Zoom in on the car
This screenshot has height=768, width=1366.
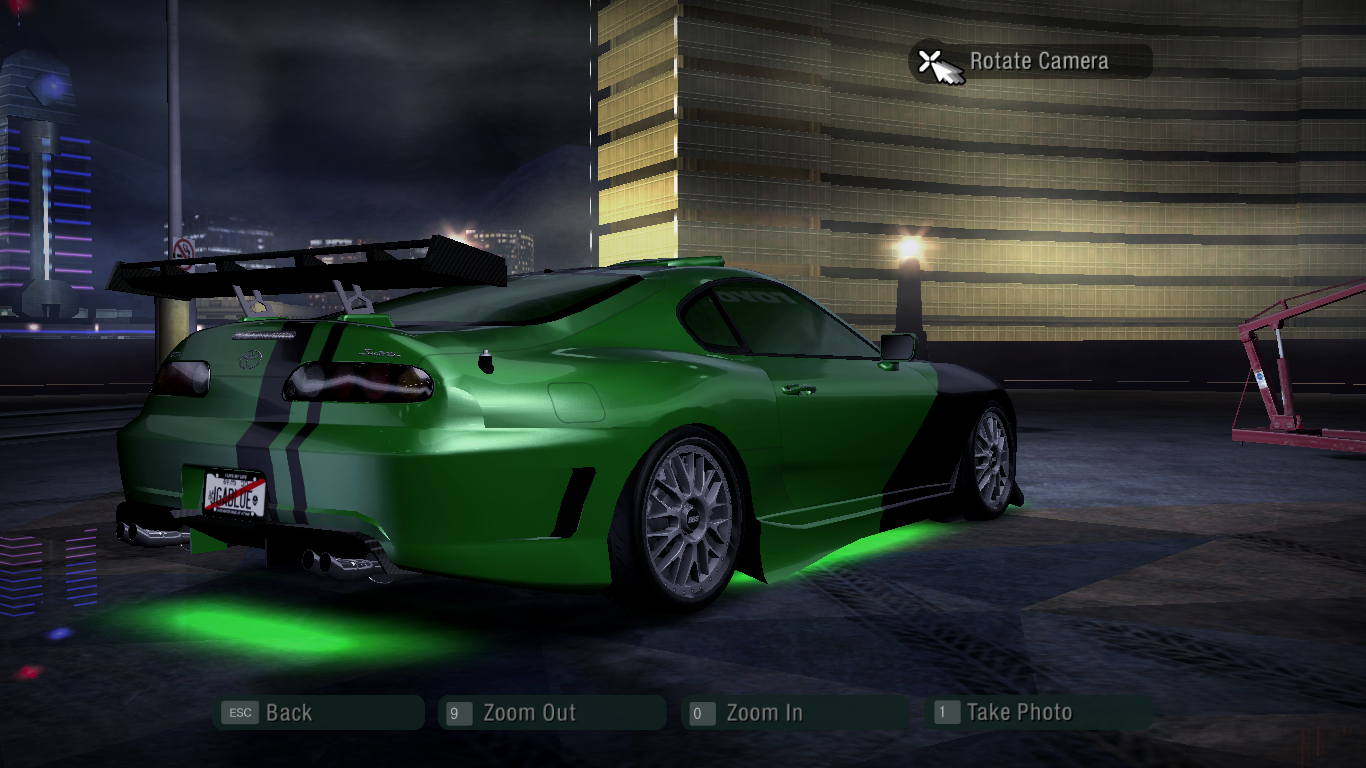794,713
